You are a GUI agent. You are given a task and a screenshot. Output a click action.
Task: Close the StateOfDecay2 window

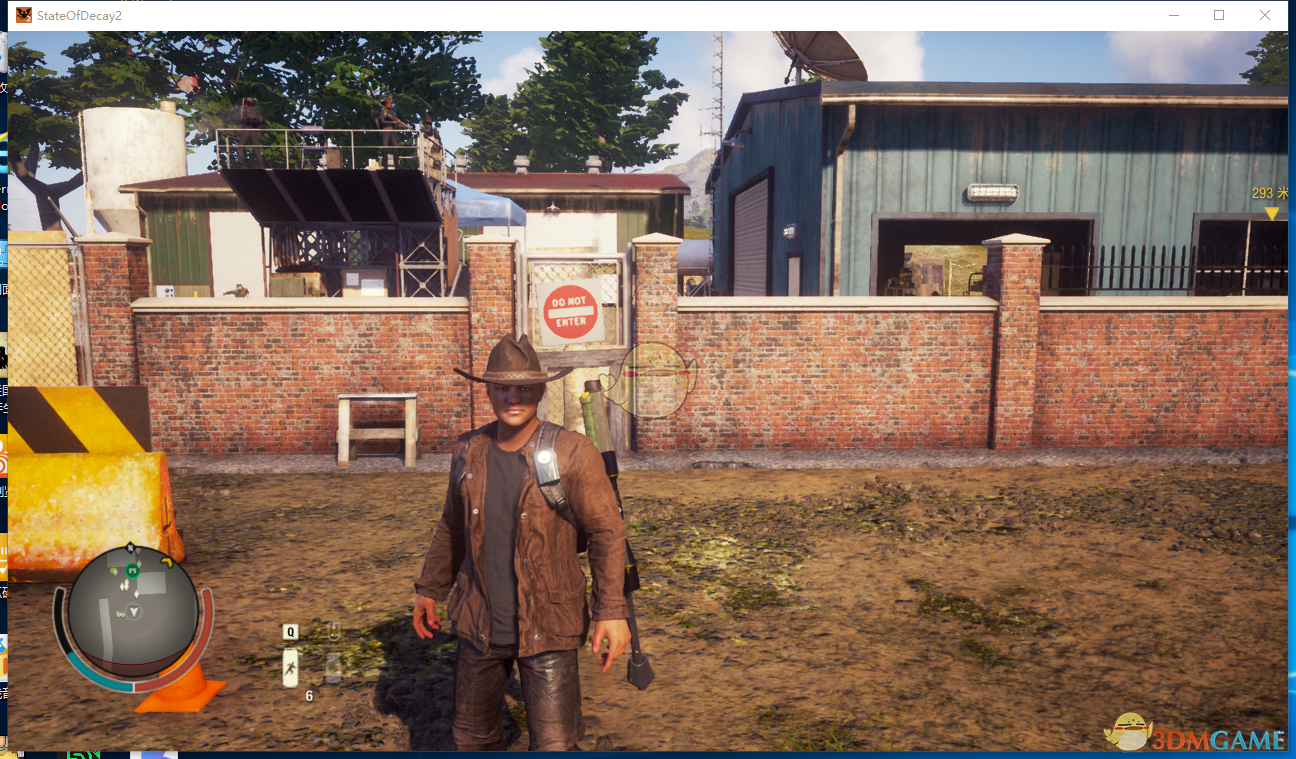pyautogui.click(x=1265, y=15)
